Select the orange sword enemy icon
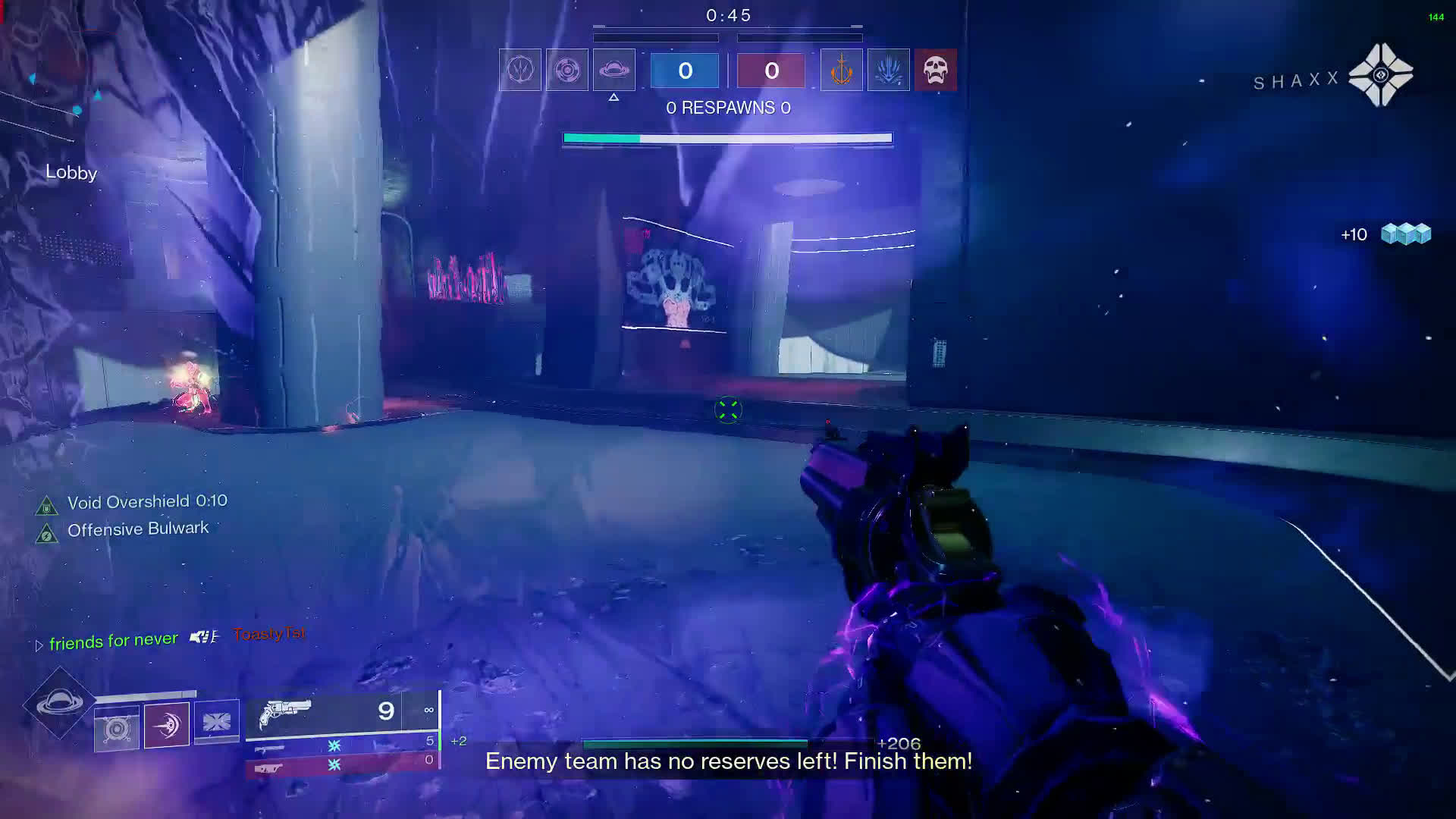This screenshot has height=819, width=1456. [841, 70]
